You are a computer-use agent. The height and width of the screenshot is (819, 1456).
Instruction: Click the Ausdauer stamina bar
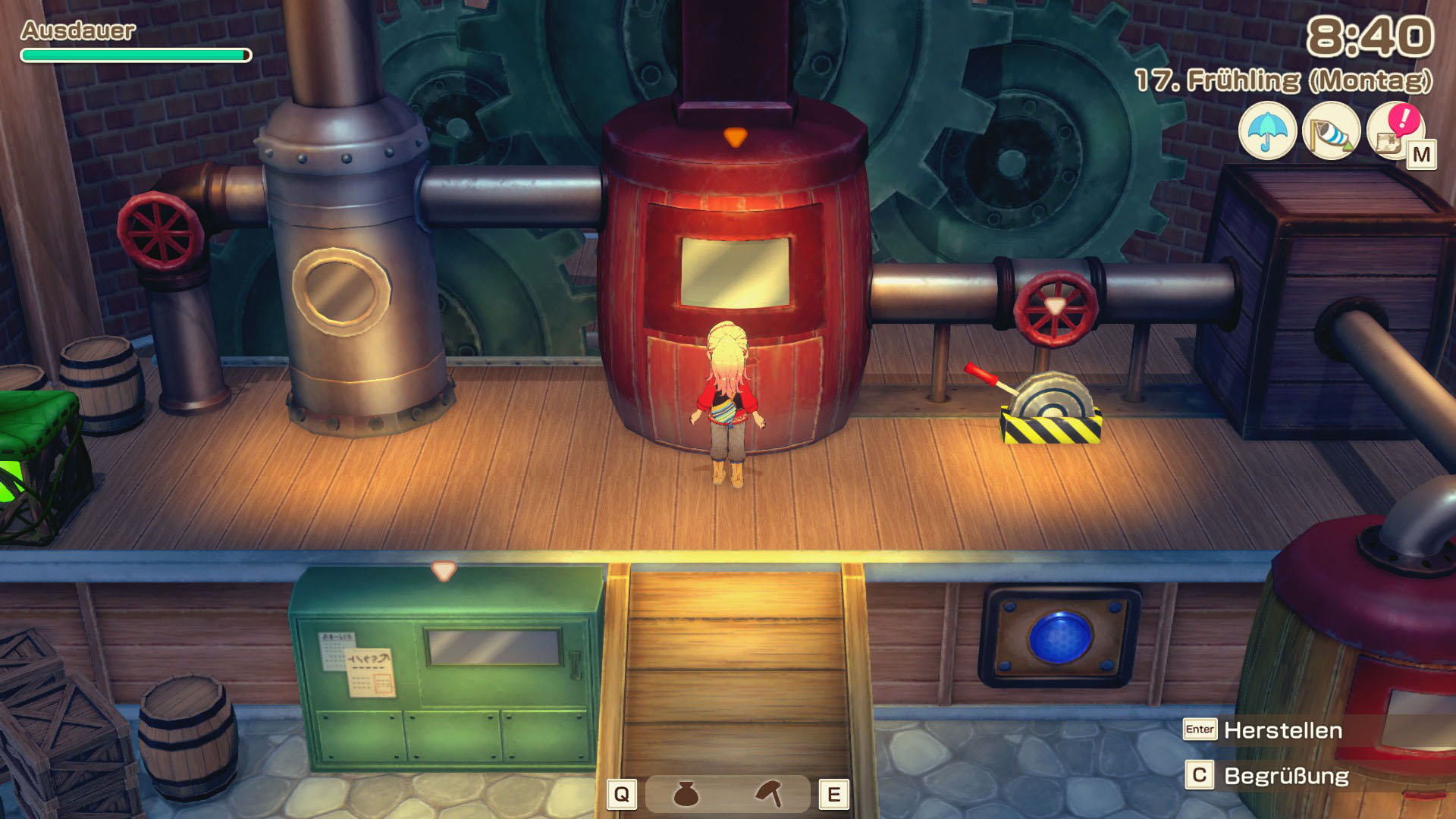coord(135,54)
